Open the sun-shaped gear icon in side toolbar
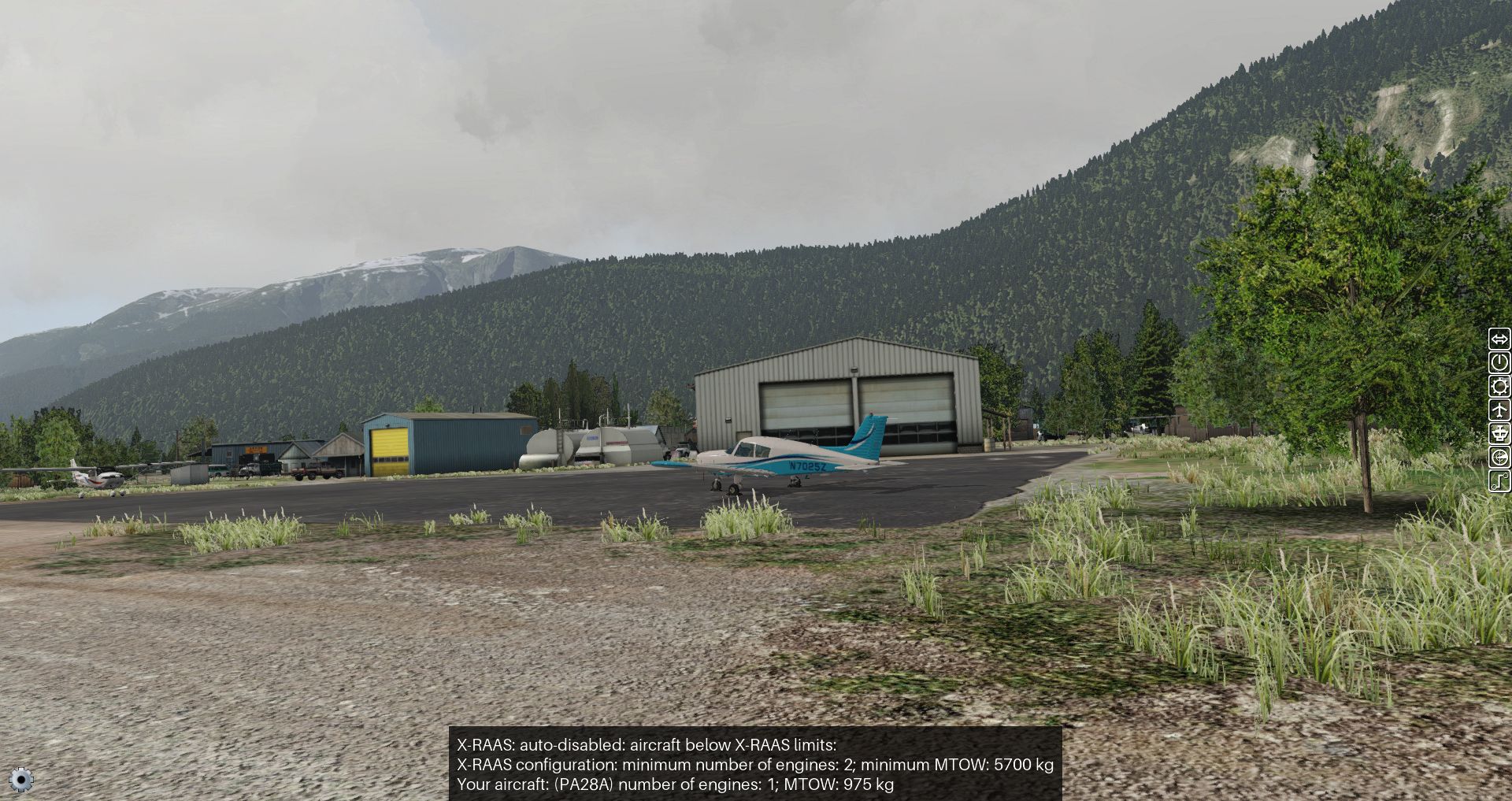Viewport: 1512px width, 801px height. tap(1499, 387)
